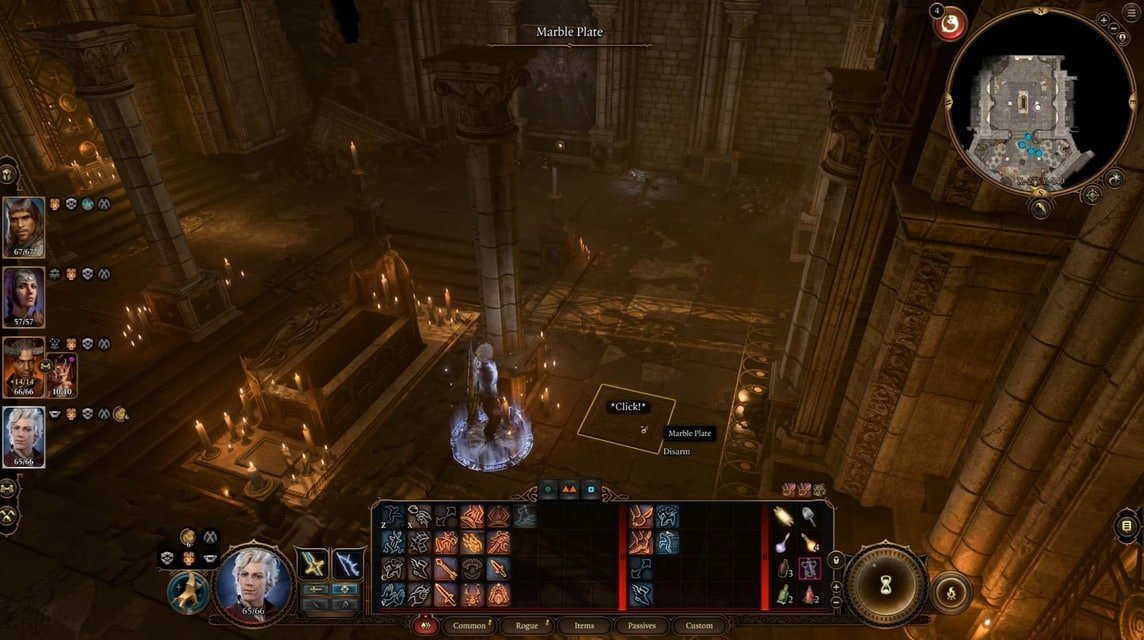Select the purple-hooded companion portrait
This screenshot has width=1144, height=640.
23,297
